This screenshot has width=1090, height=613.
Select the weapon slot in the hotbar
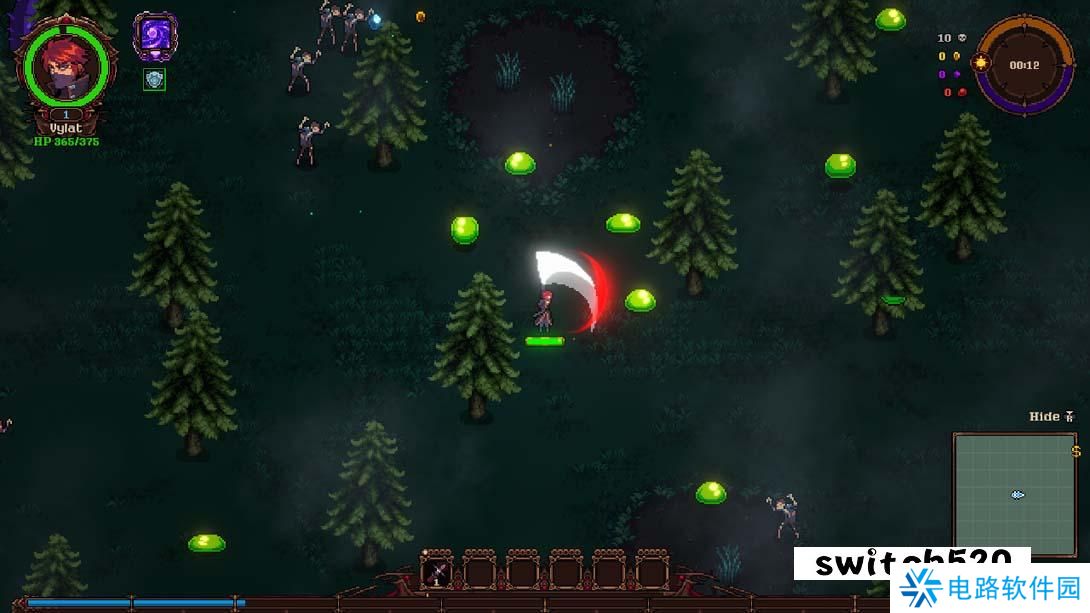[x=436, y=573]
